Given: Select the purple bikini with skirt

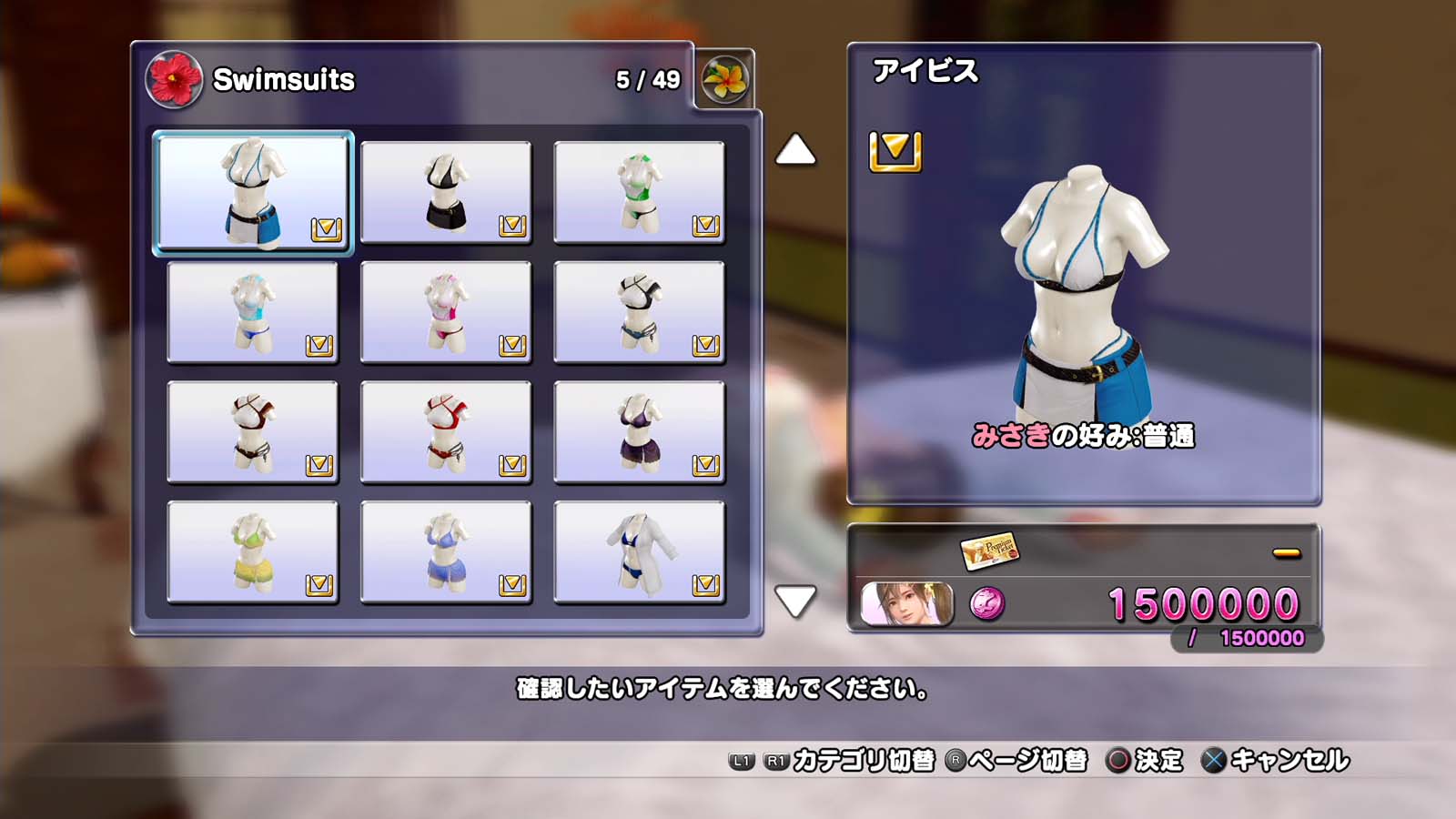Looking at the screenshot, I should pos(639,432).
